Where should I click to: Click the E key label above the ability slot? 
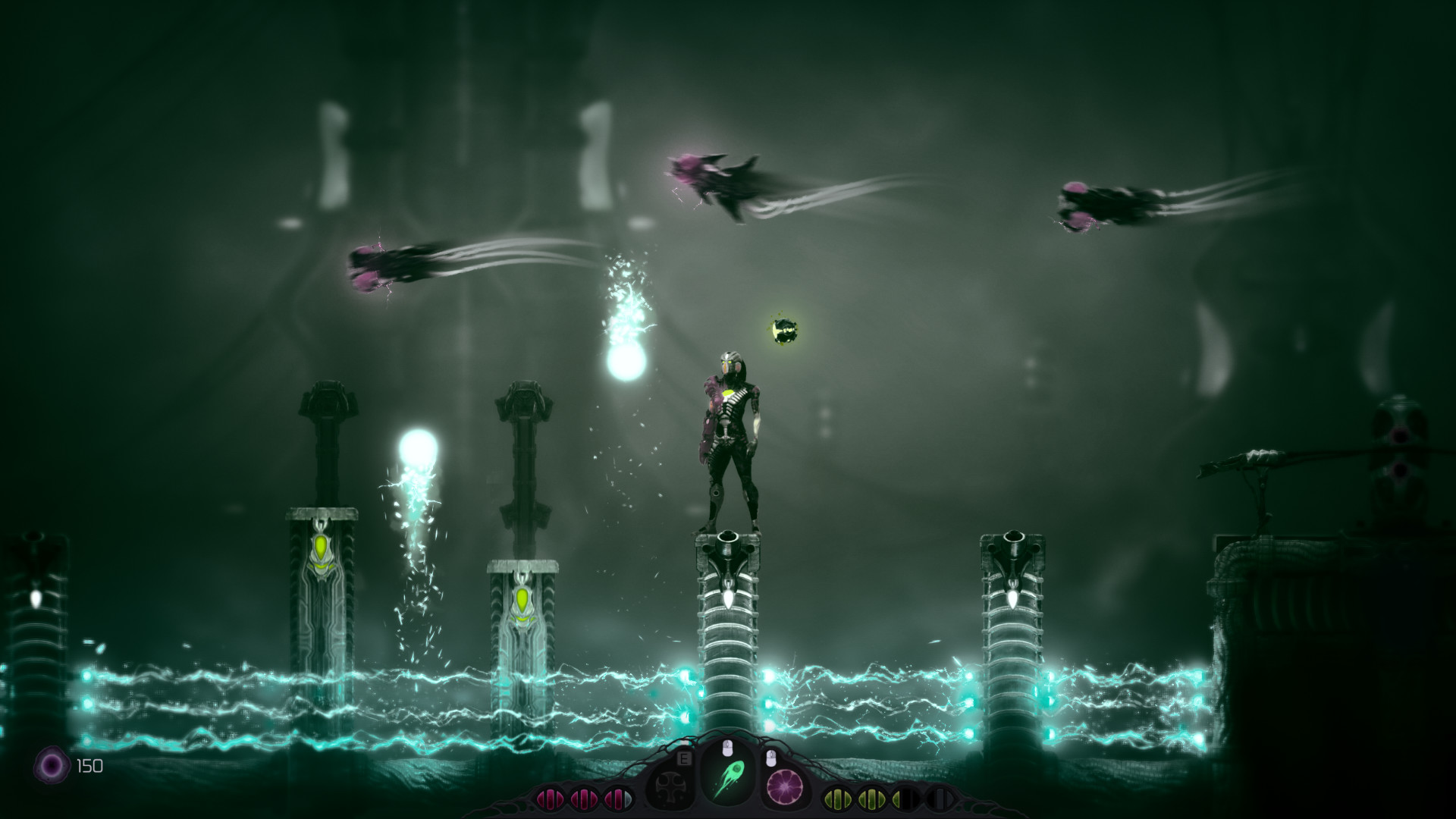point(683,758)
